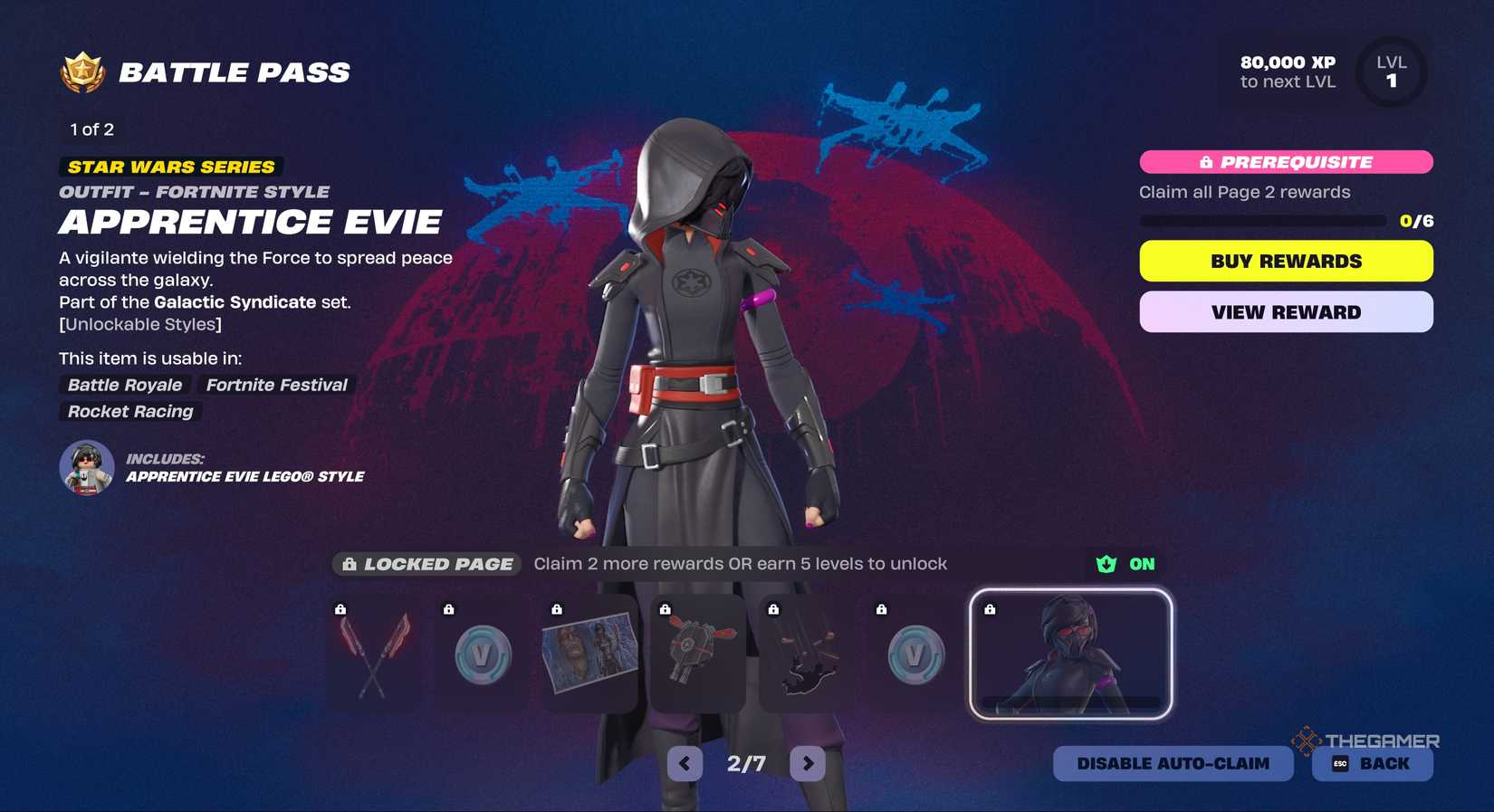Open the first V-Bucks reward on locked page
This screenshot has width=1494, height=812.
(x=481, y=654)
